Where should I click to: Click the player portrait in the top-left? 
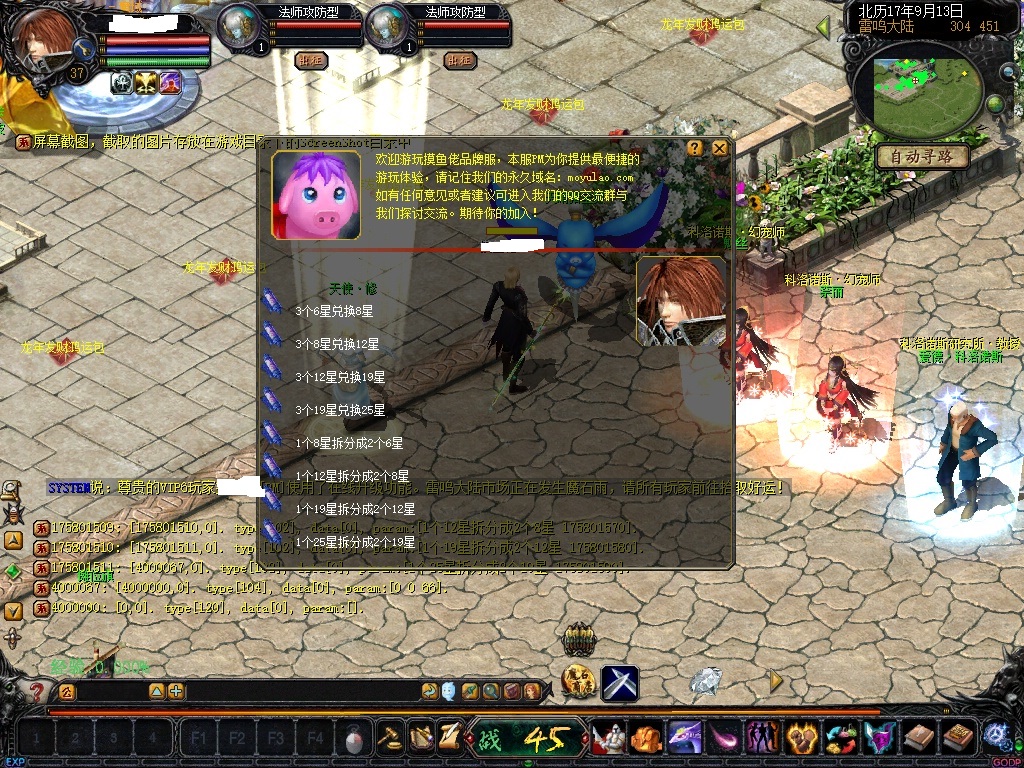pos(45,40)
